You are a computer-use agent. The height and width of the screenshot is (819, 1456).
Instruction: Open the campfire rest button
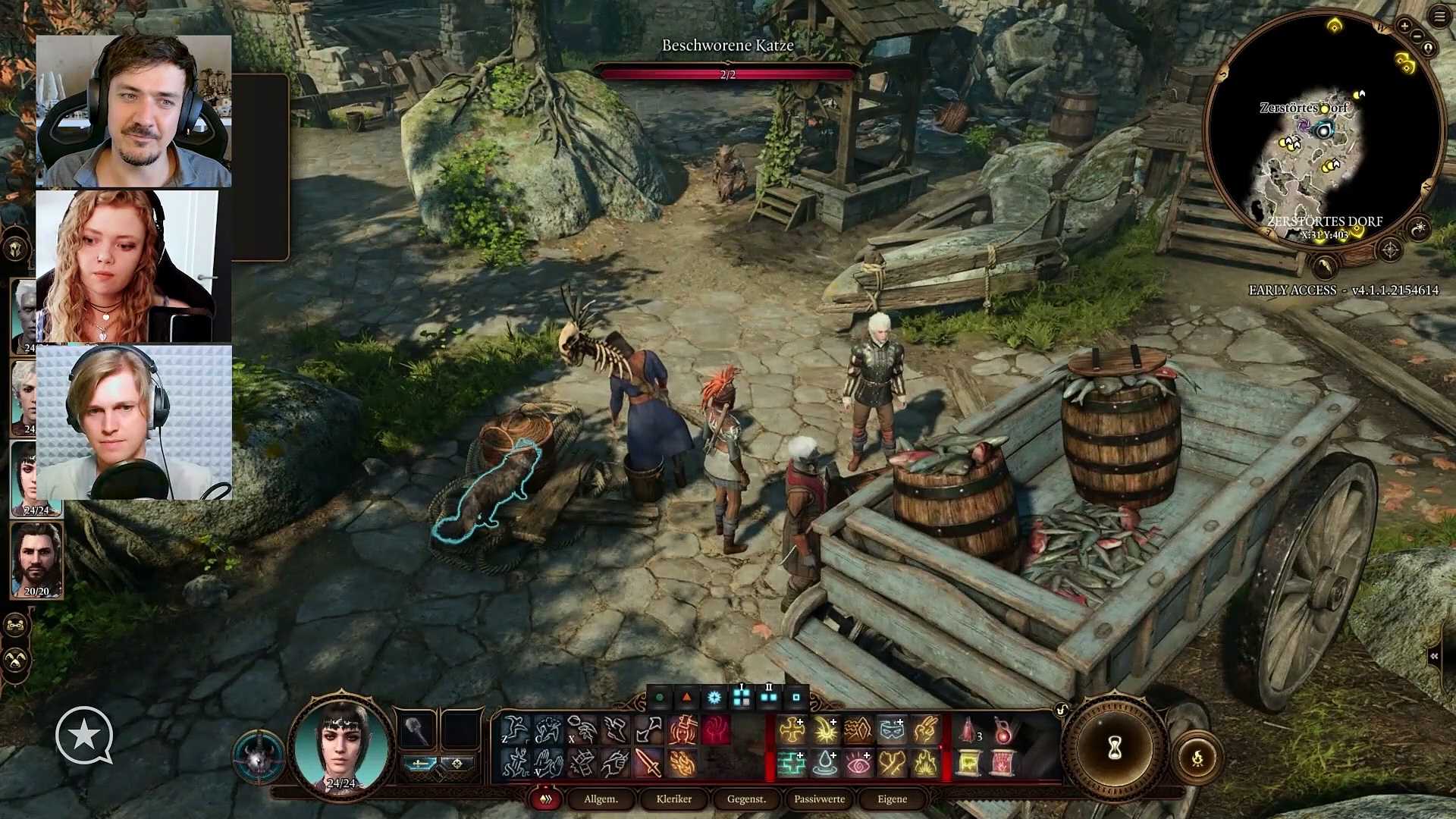point(1197,758)
